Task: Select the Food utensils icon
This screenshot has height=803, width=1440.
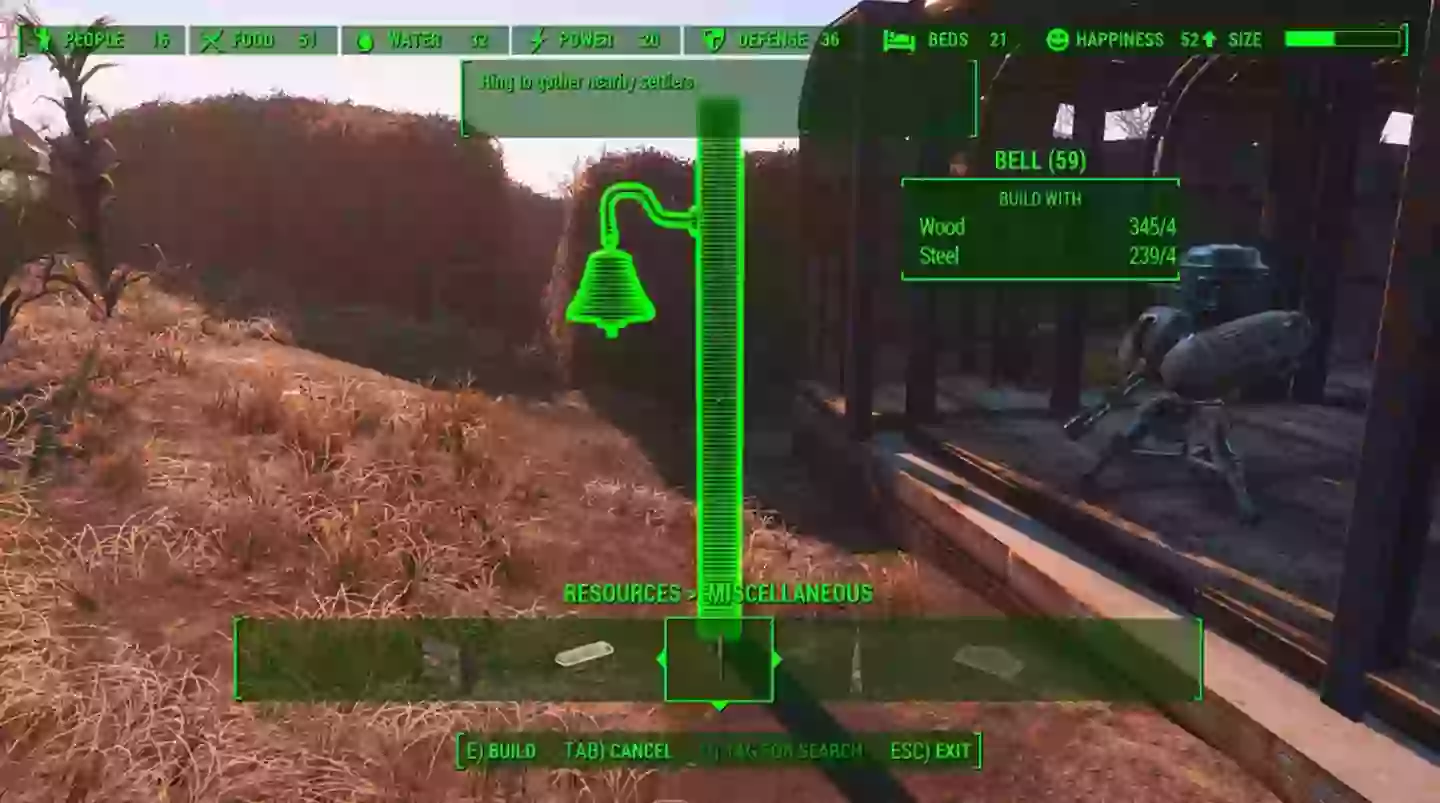Action: click(213, 40)
